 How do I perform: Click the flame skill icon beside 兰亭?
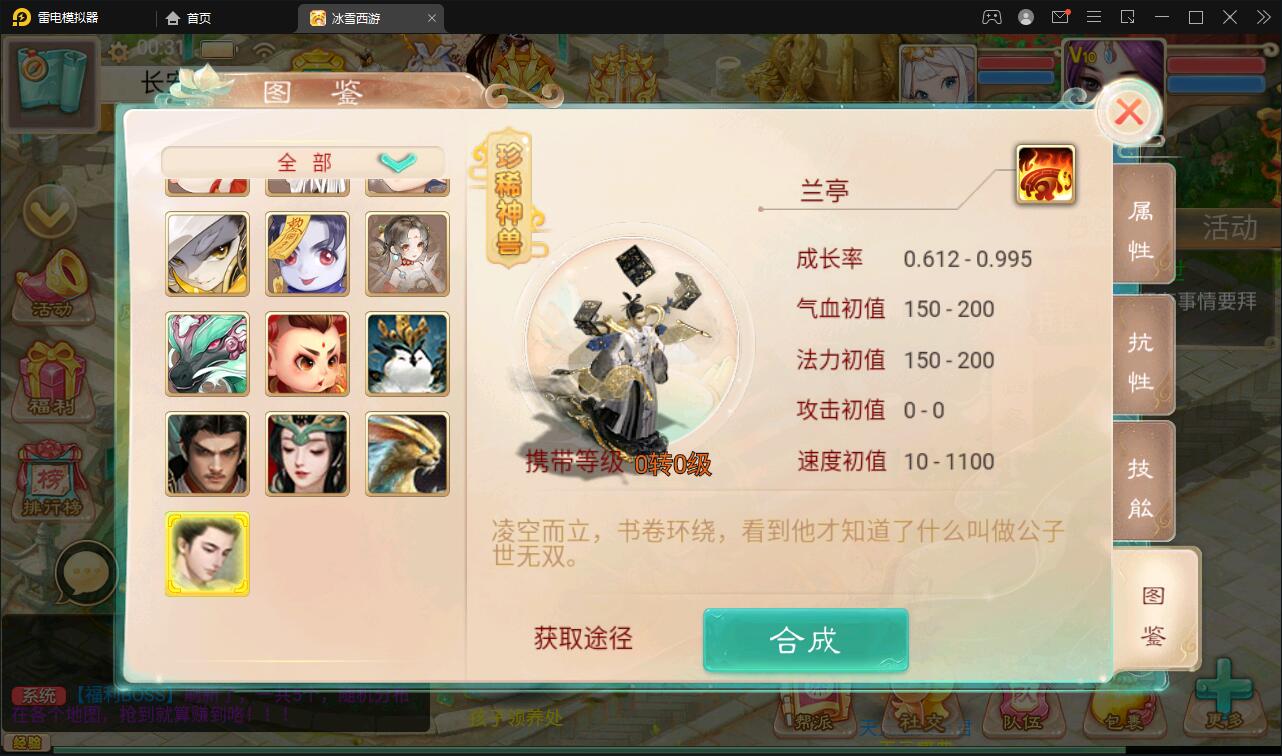coord(1047,173)
